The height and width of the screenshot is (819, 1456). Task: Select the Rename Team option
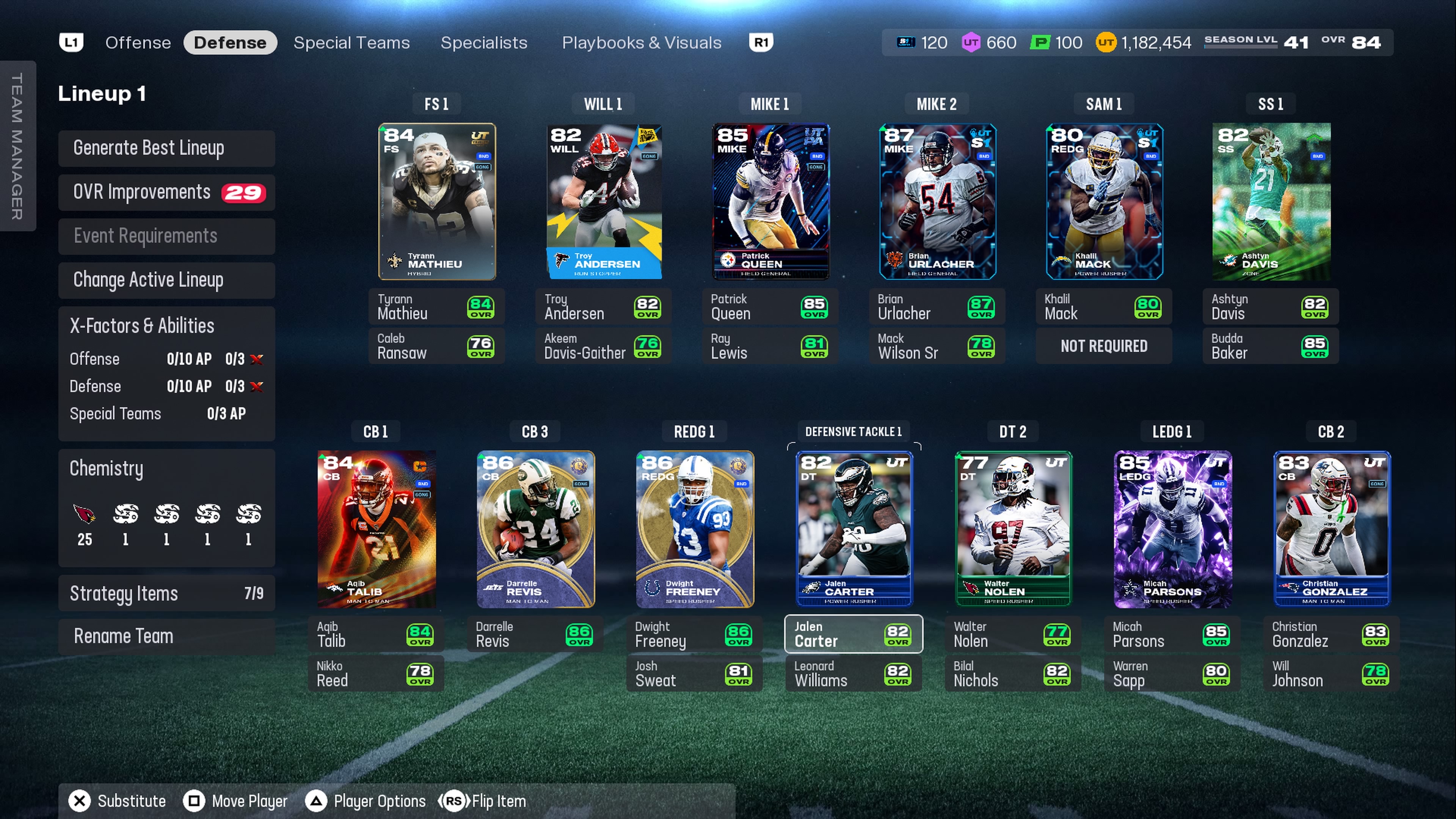[x=166, y=637]
